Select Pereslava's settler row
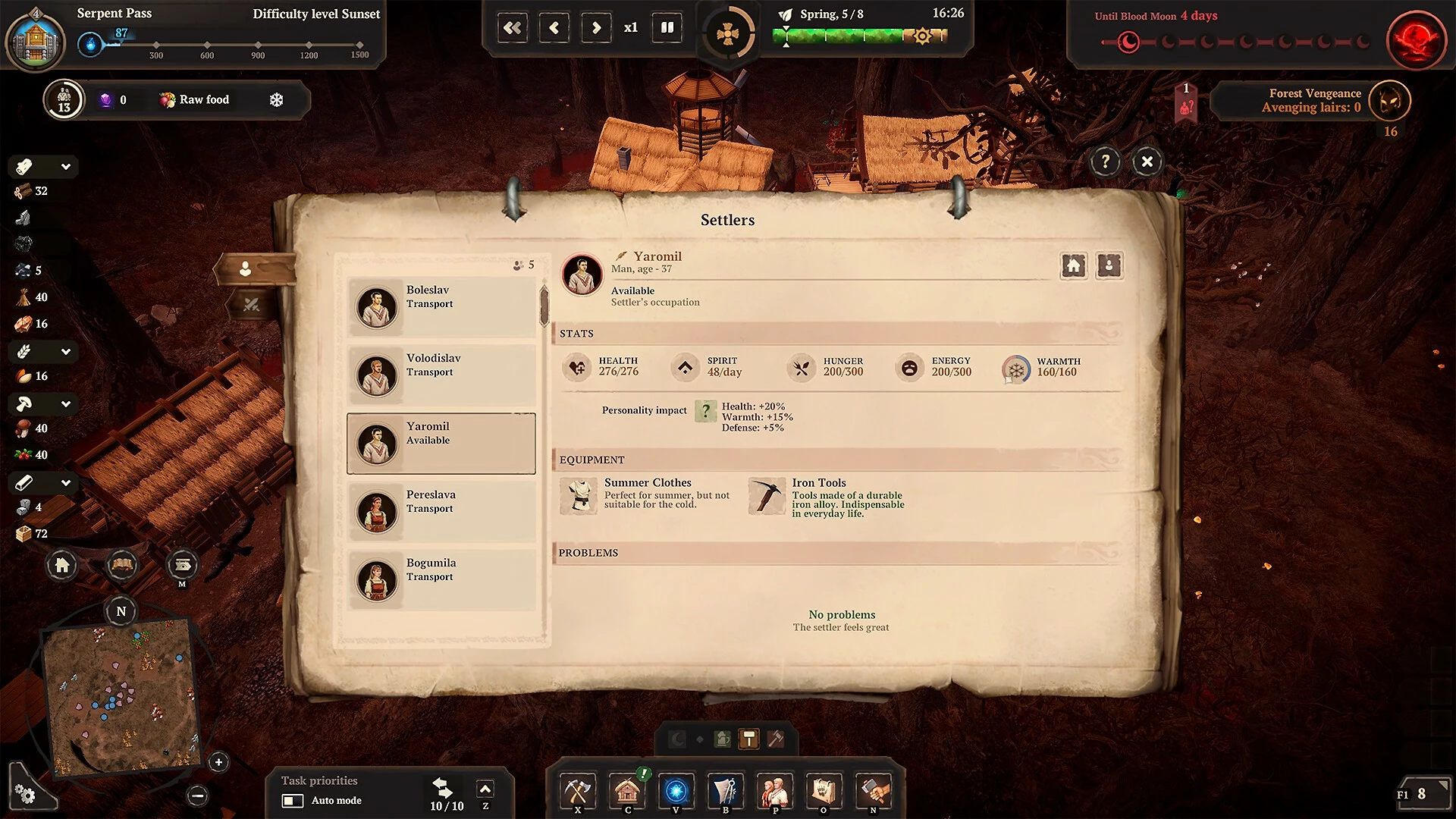 pos(441,512)
